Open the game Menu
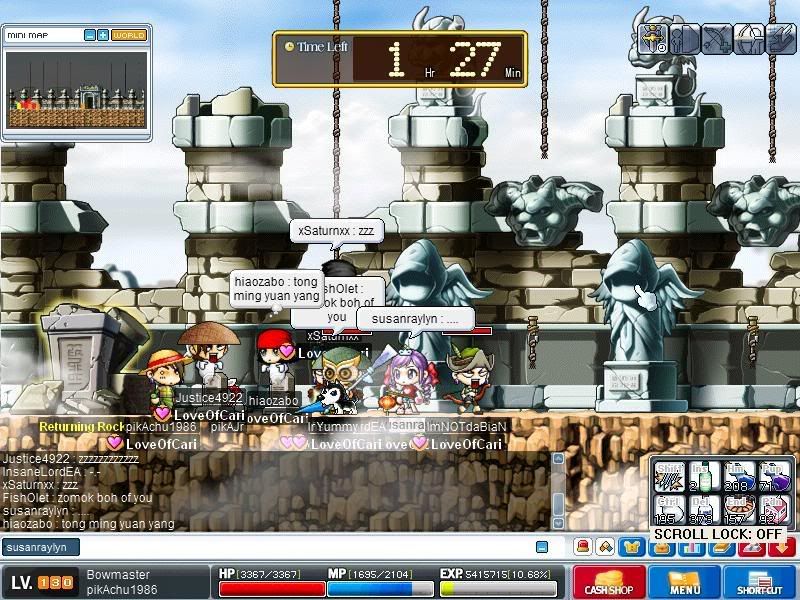 pos(684,582)
